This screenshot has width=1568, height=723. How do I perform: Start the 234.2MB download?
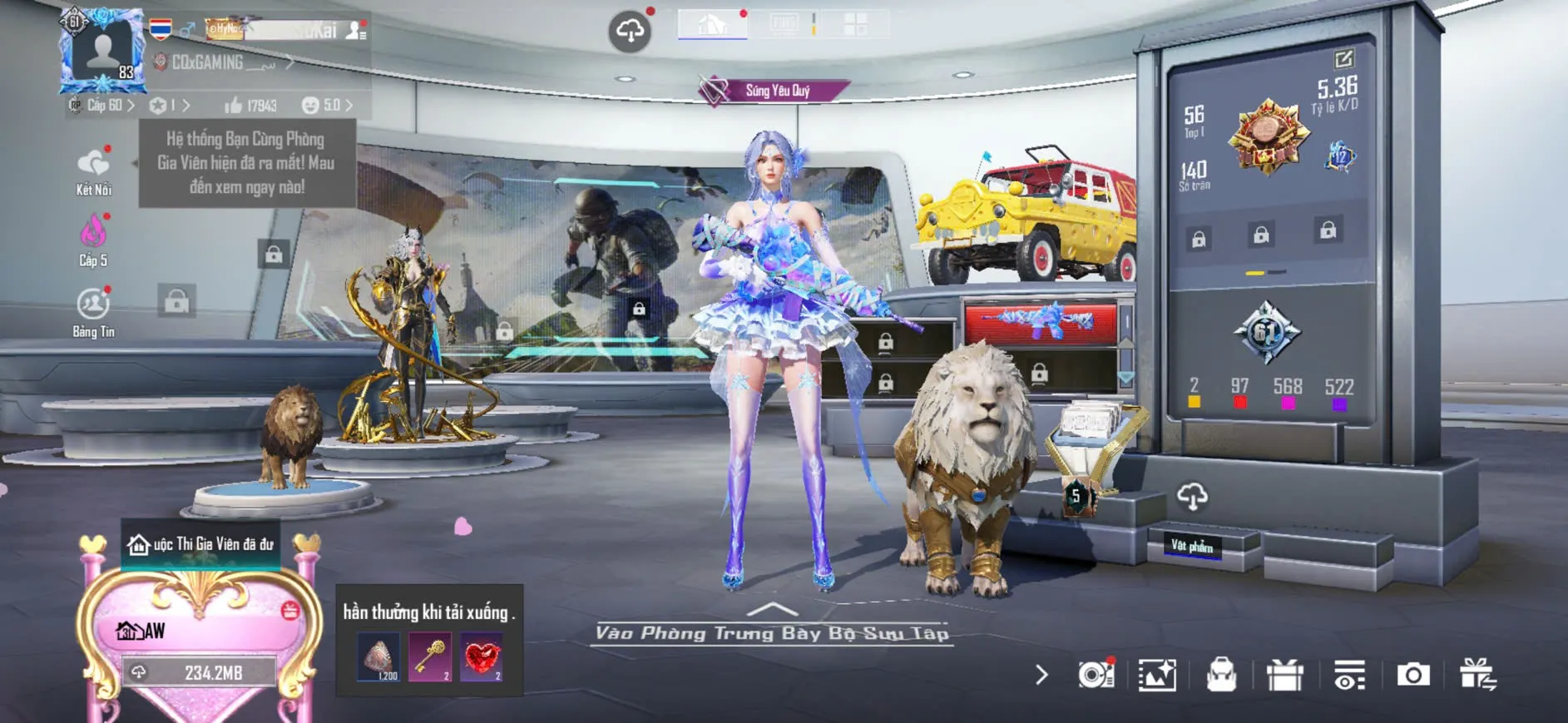pos(200,672)
